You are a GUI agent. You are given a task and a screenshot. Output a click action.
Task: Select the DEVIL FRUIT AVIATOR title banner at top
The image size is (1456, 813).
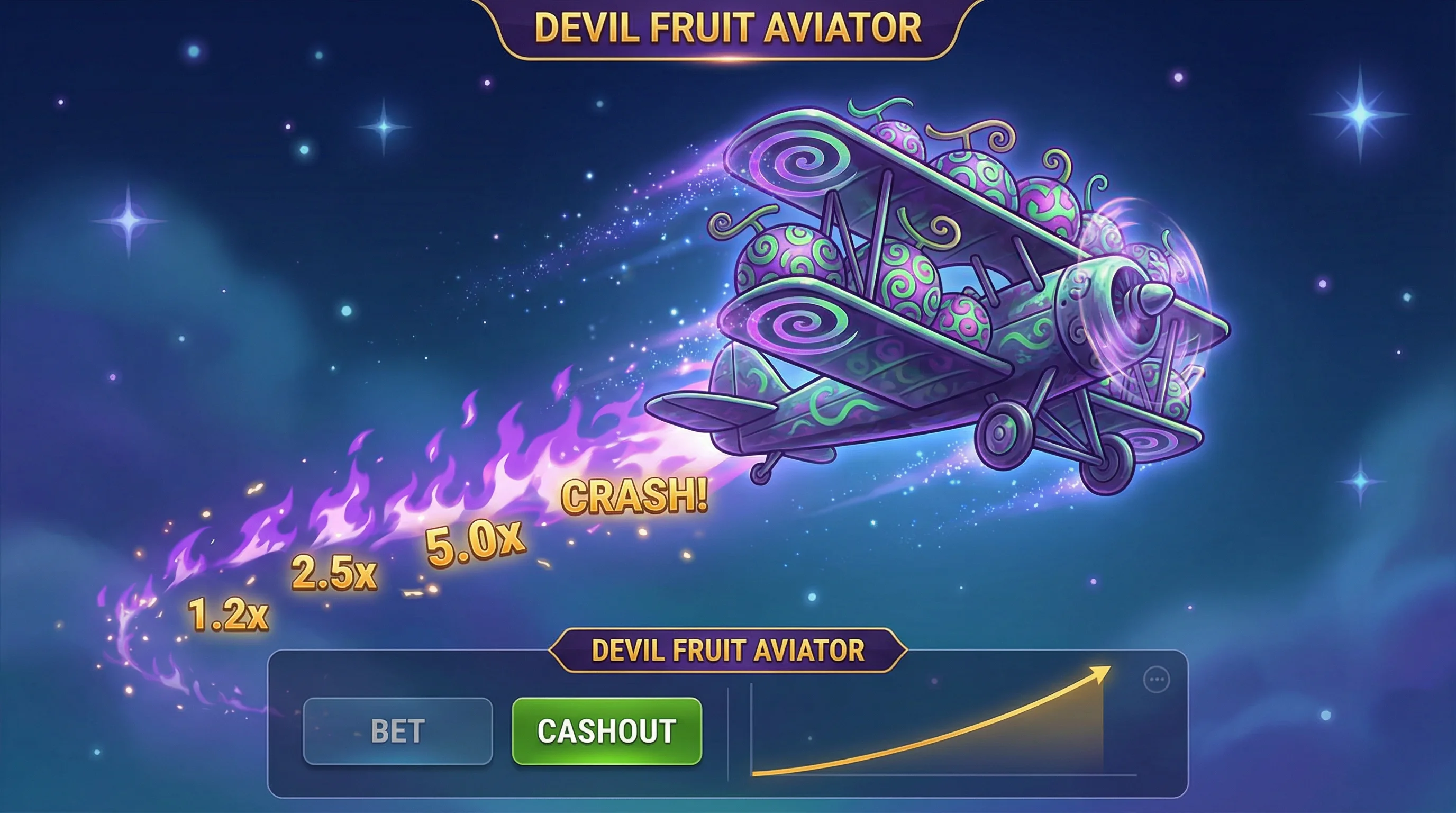(726, 25)
